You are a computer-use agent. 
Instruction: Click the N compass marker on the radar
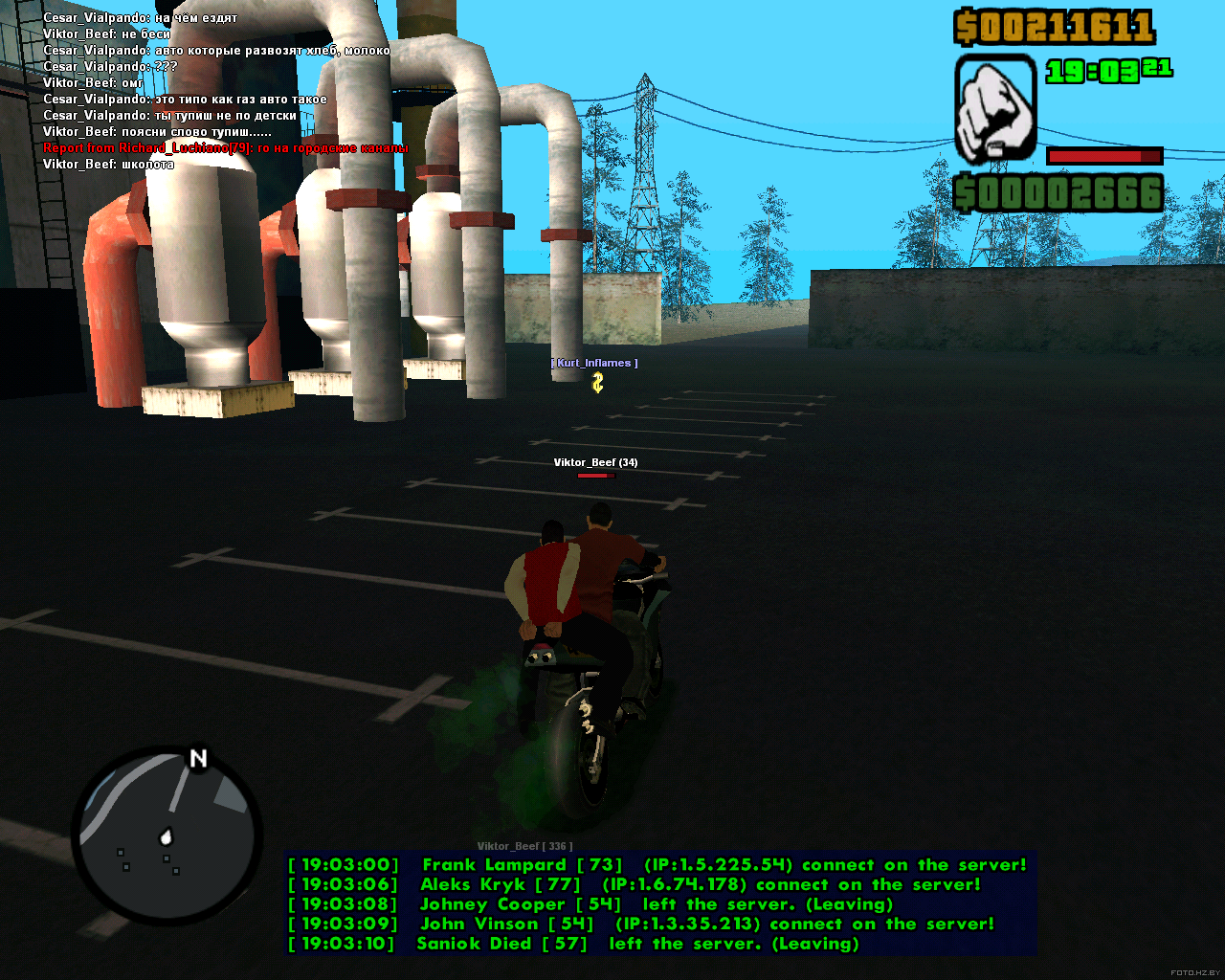click(198, 759)
